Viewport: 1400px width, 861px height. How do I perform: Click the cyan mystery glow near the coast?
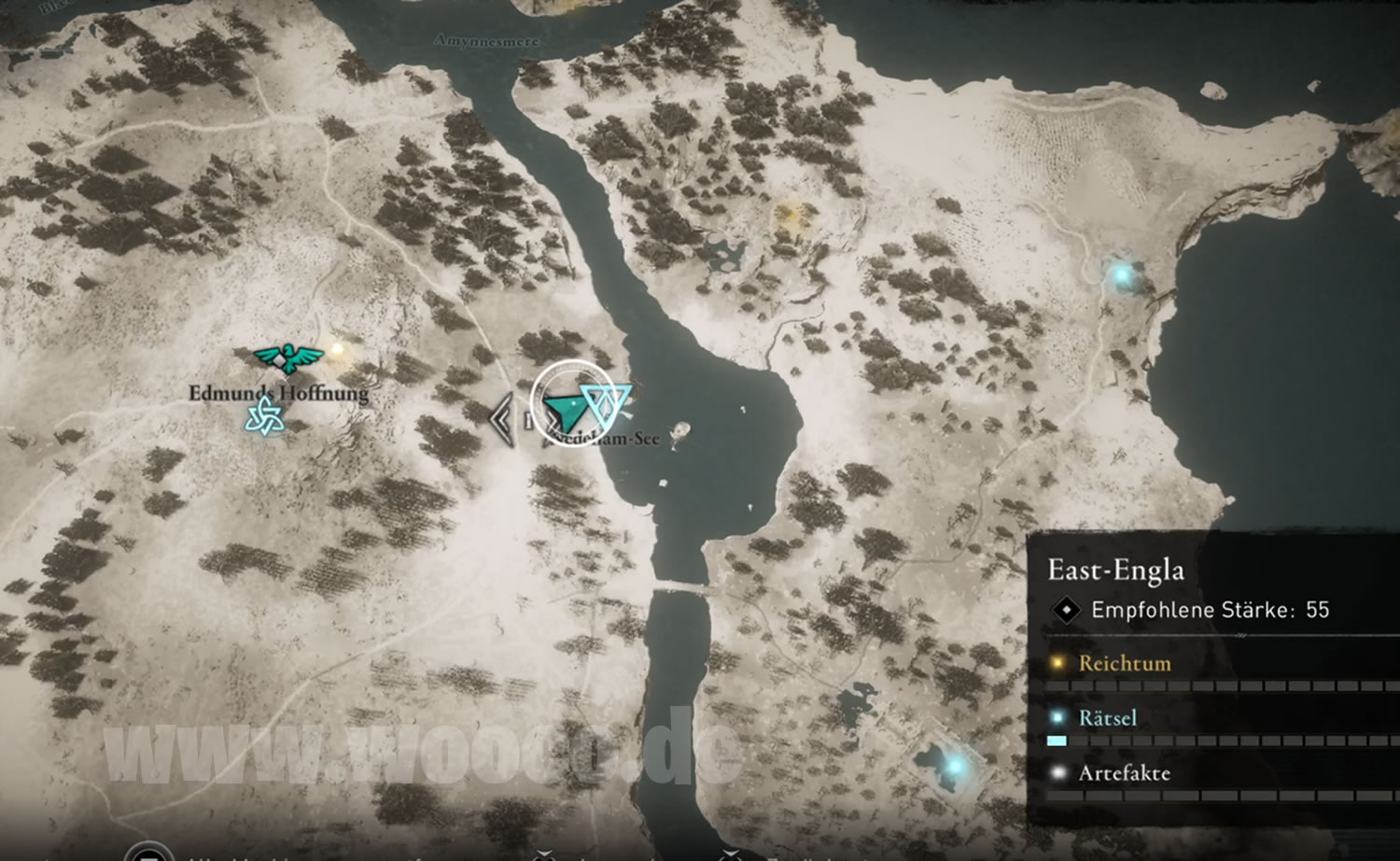1121,275
